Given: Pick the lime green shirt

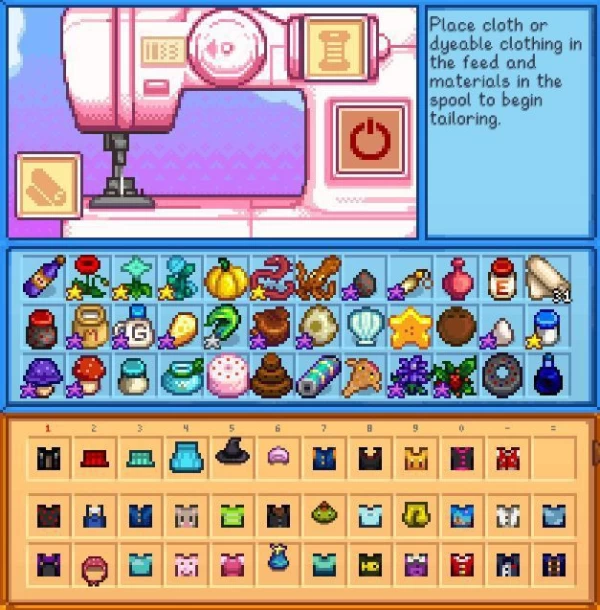Looking at the screenshot, I should pyautogui.click(x=231, y=516).
